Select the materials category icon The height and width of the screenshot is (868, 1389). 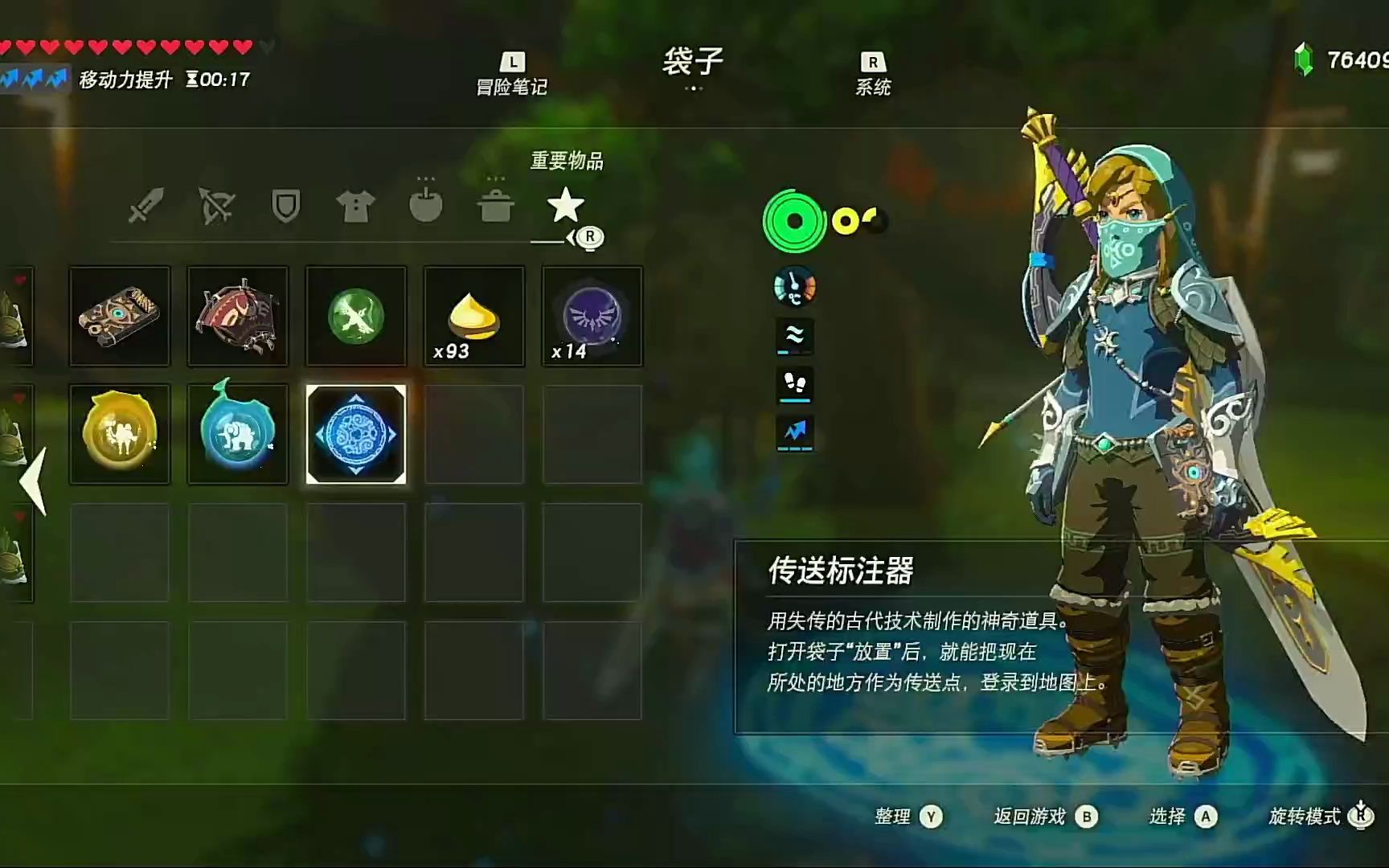click(x=426, y=205)
